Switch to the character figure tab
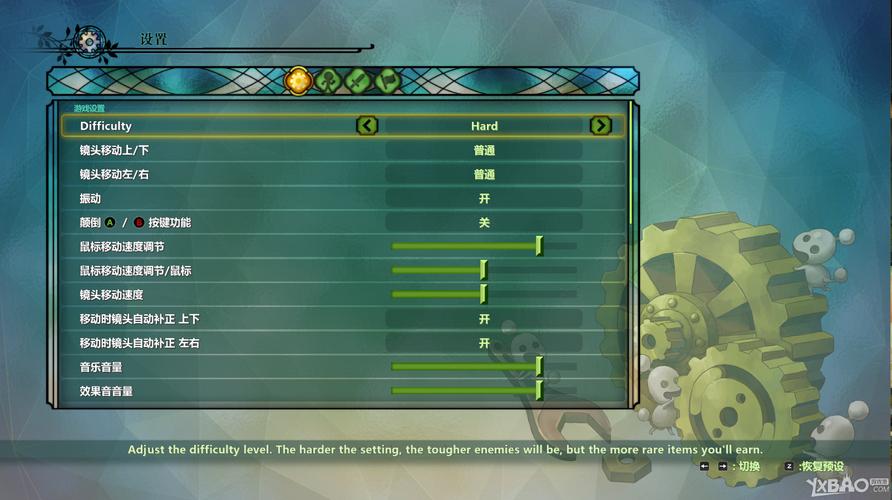 [327, 80]
